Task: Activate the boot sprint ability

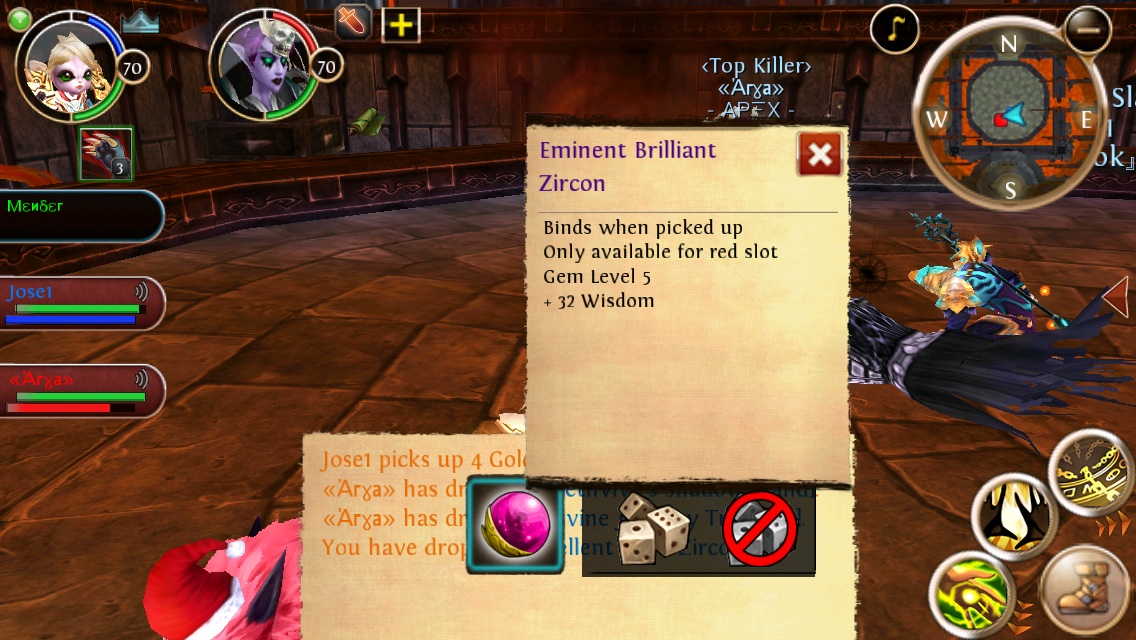Action: [x=1084, y=590]
